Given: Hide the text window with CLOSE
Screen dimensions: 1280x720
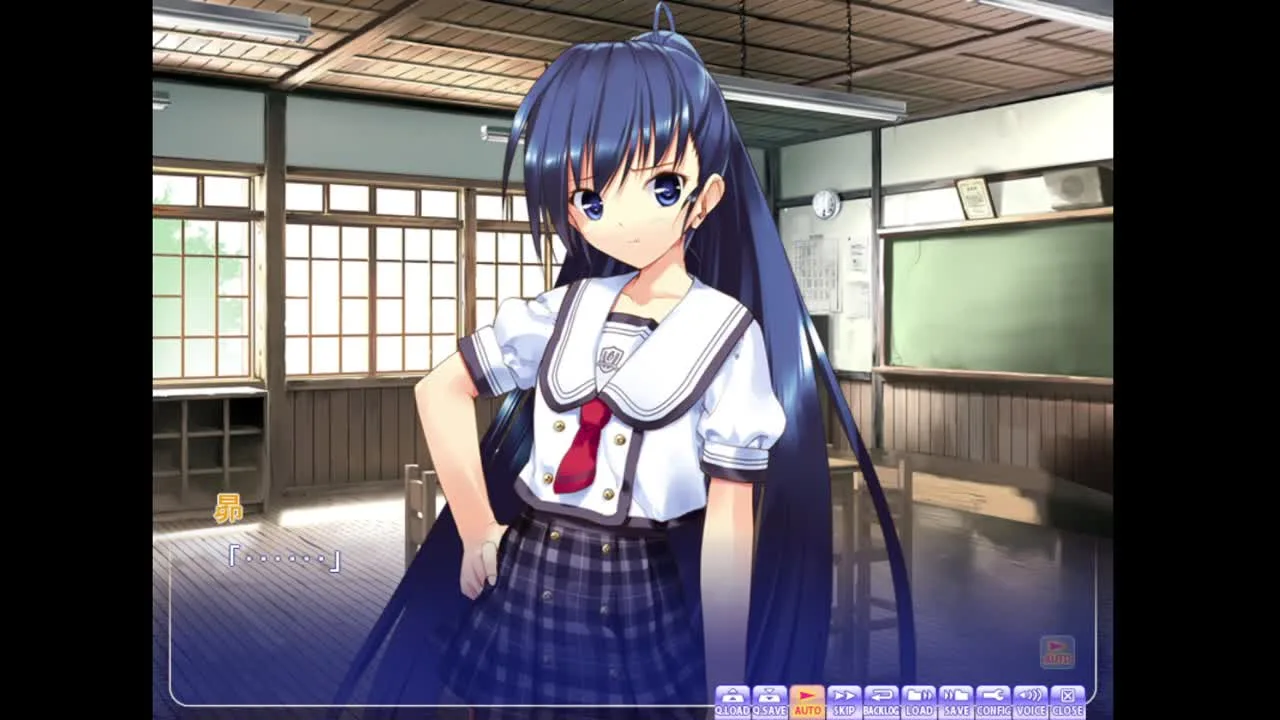Looking at the screenshot, I should click(1067, 701).
